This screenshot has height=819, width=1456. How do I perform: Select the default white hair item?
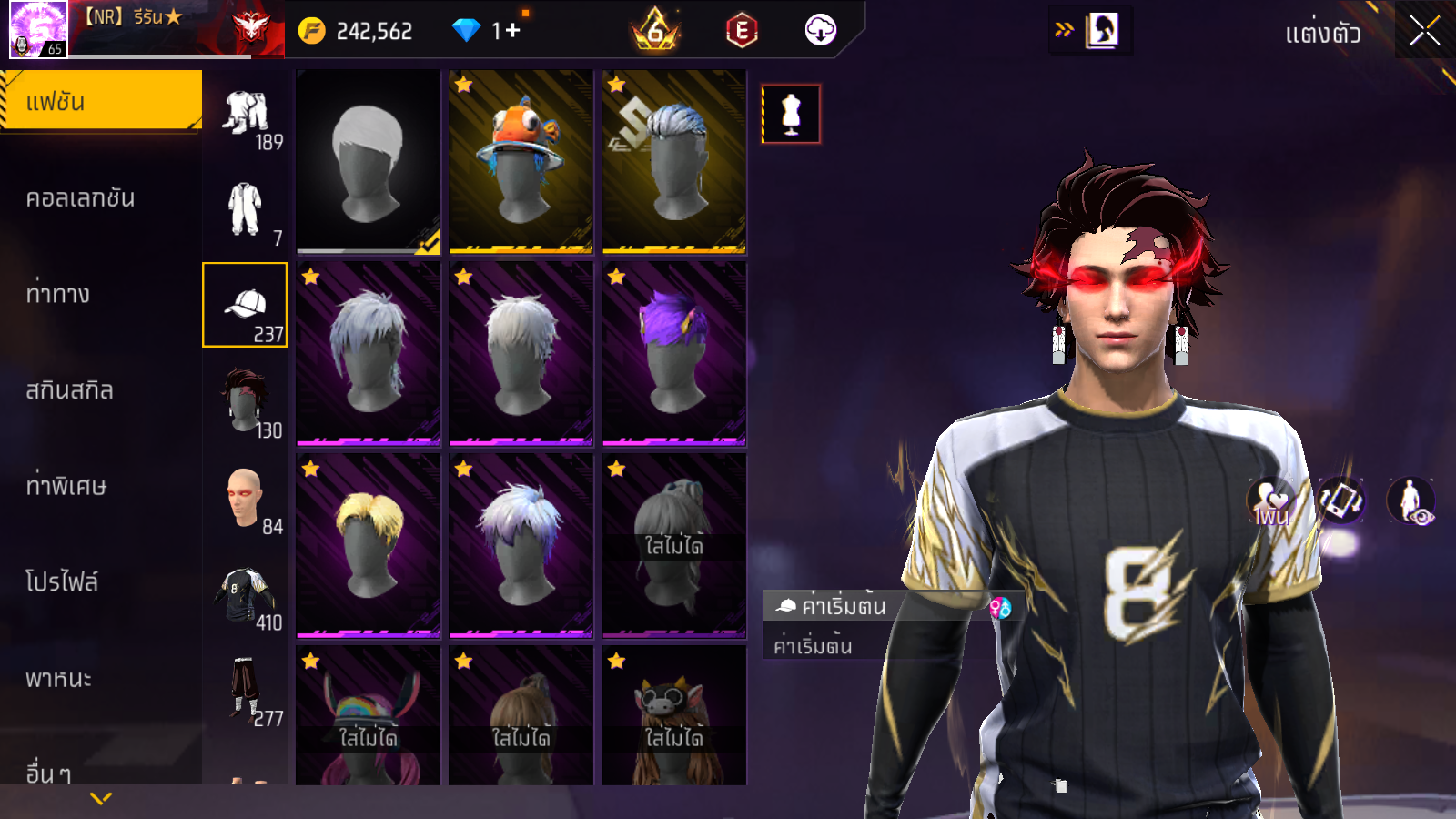coord(368,161)
